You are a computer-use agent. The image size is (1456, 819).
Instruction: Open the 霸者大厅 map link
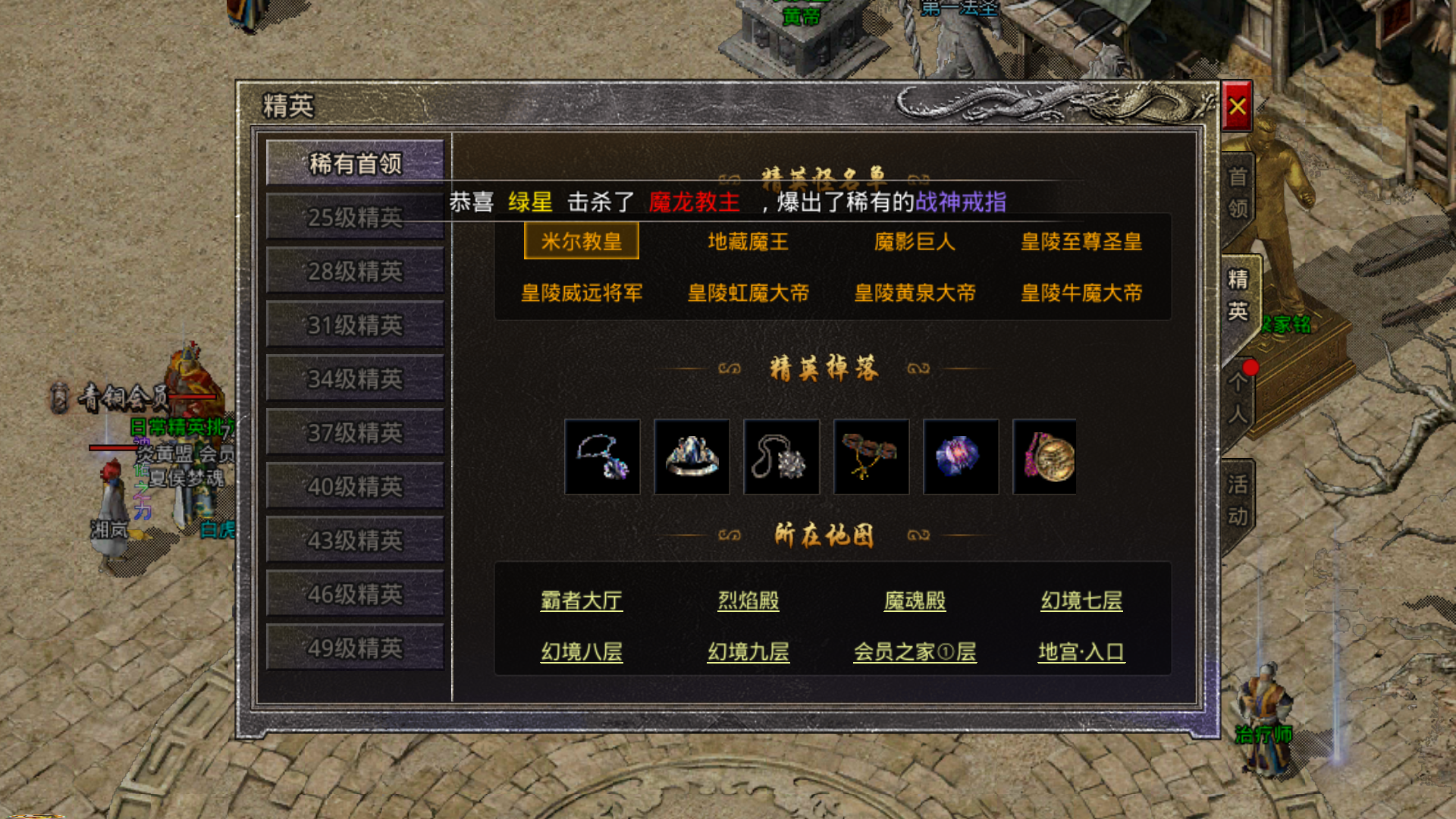582,600
